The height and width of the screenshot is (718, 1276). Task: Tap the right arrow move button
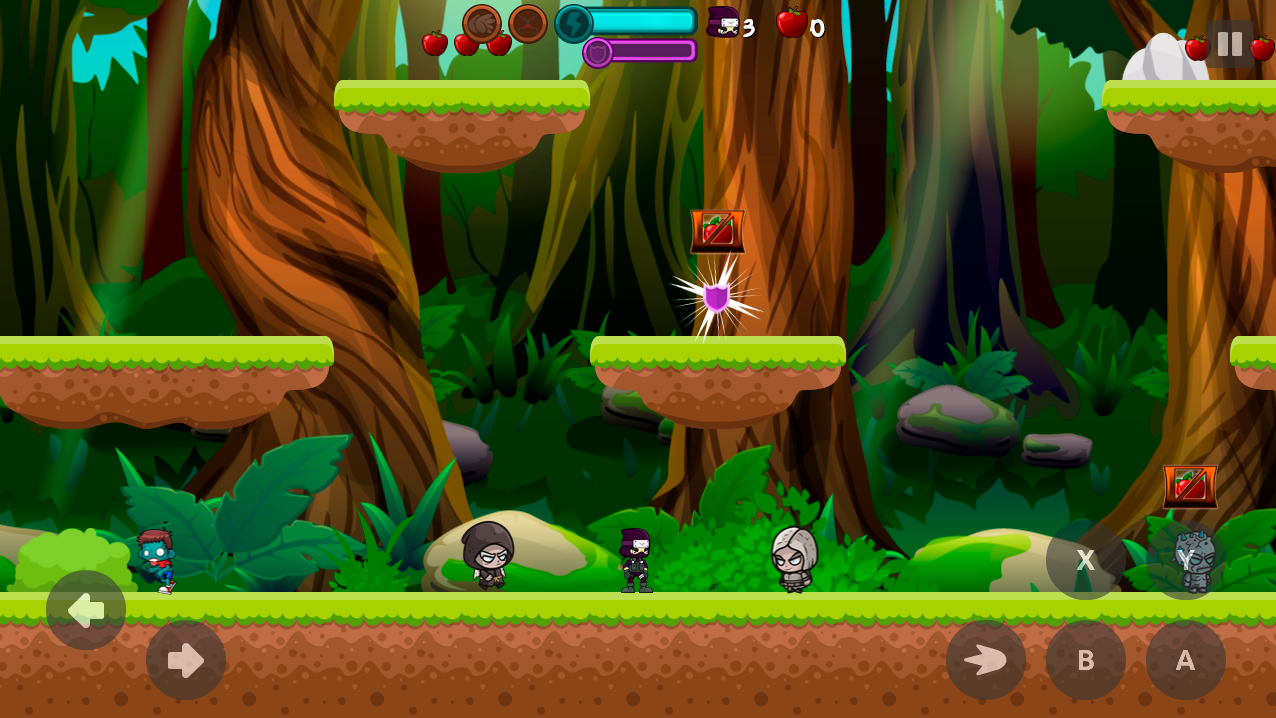(x=186, y=660)
